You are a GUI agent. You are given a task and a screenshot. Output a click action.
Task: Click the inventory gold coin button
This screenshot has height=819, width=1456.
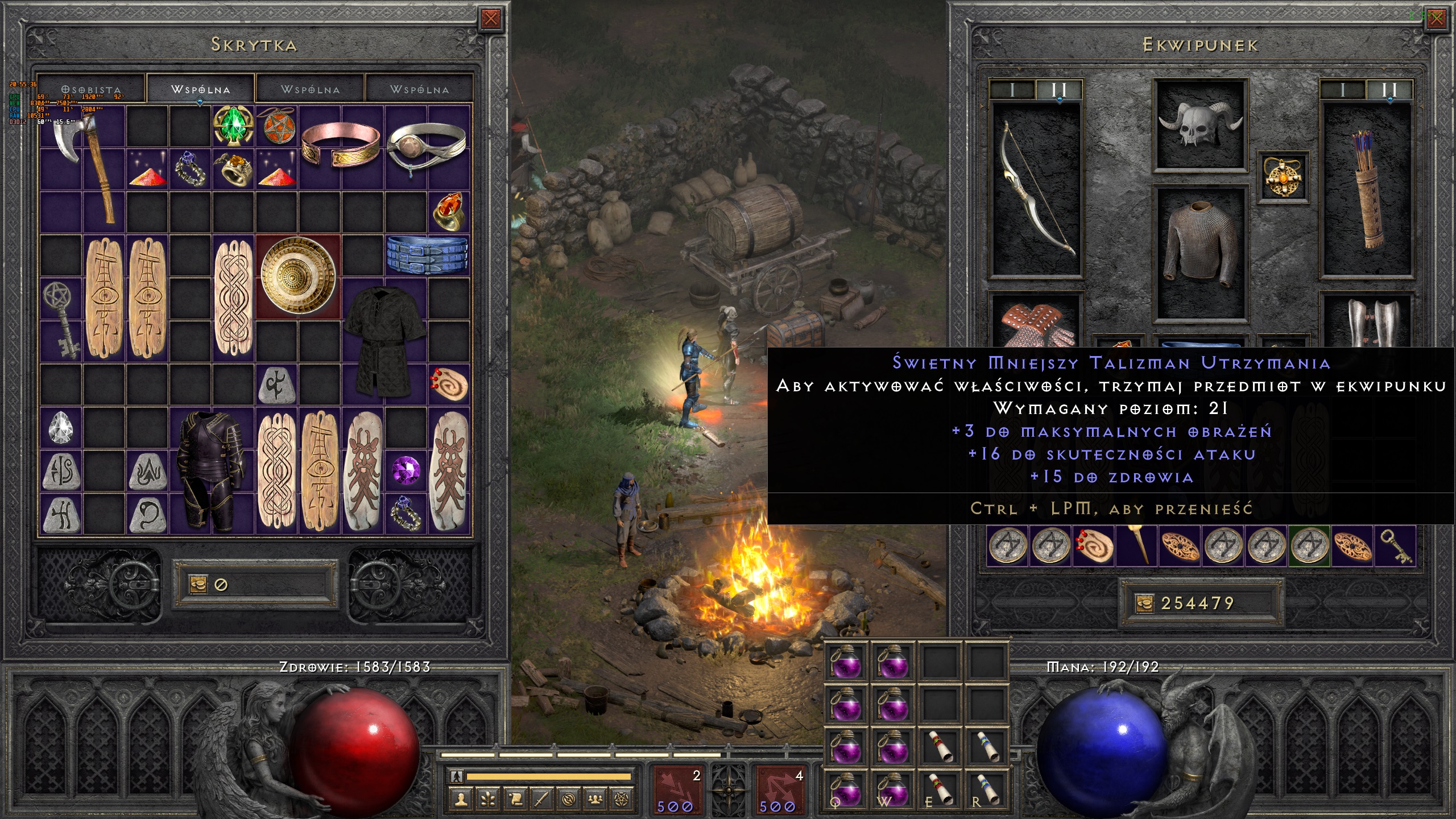[1143, 603]
